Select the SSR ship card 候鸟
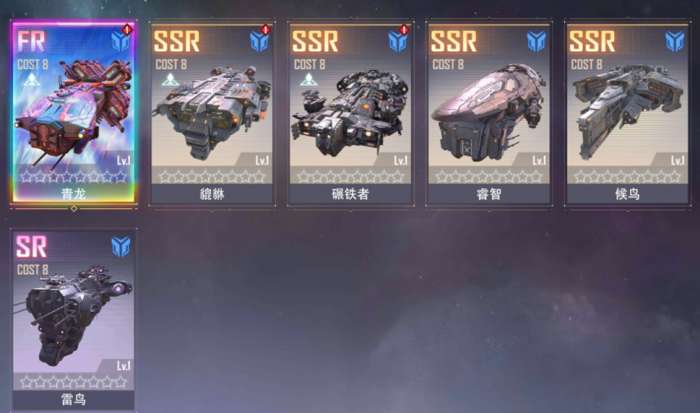 pos(626,112)
